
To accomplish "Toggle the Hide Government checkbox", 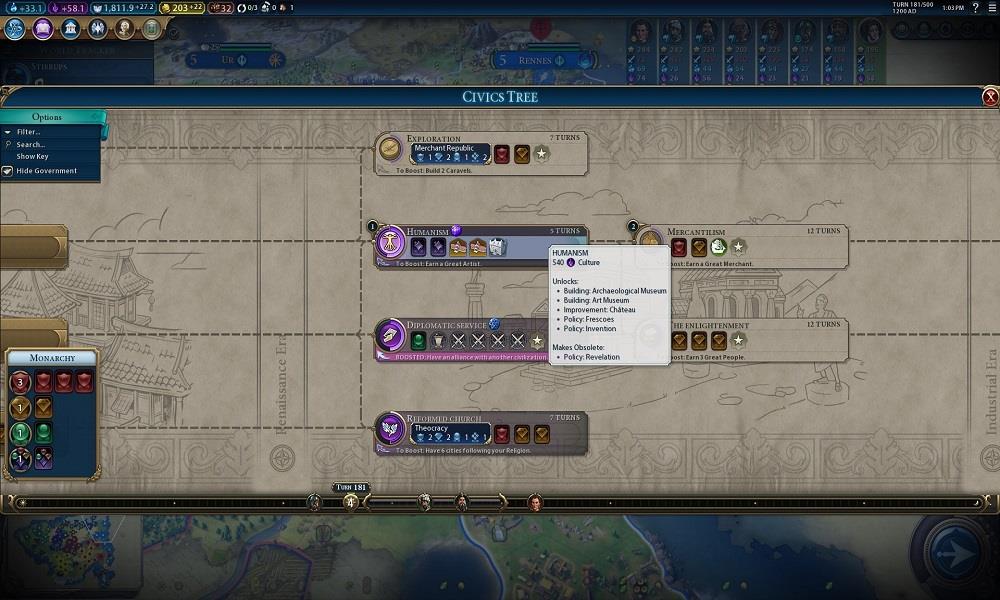I will pos(8,171).
